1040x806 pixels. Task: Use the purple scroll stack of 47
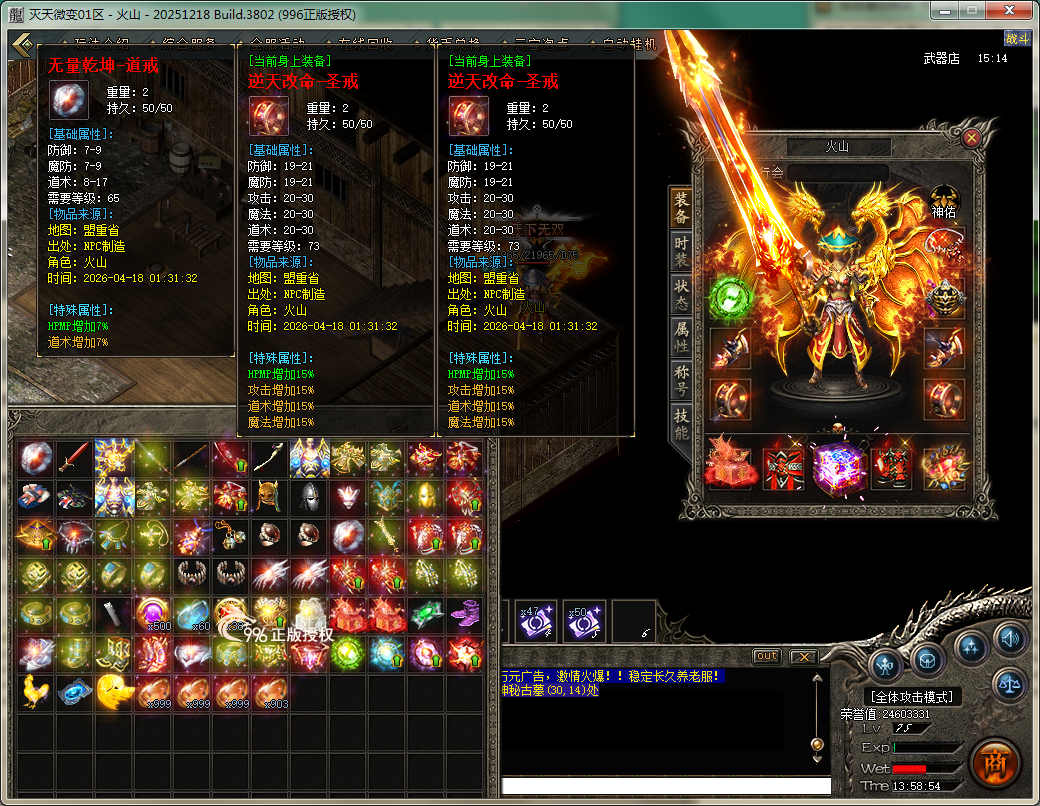point(535,621)
